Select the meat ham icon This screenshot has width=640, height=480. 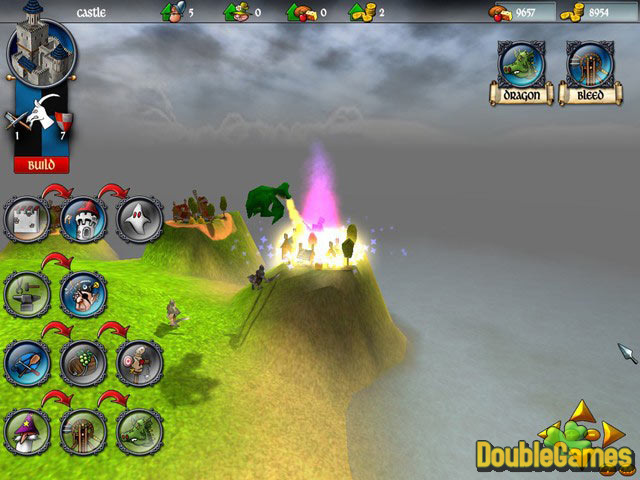click(139, 363)
